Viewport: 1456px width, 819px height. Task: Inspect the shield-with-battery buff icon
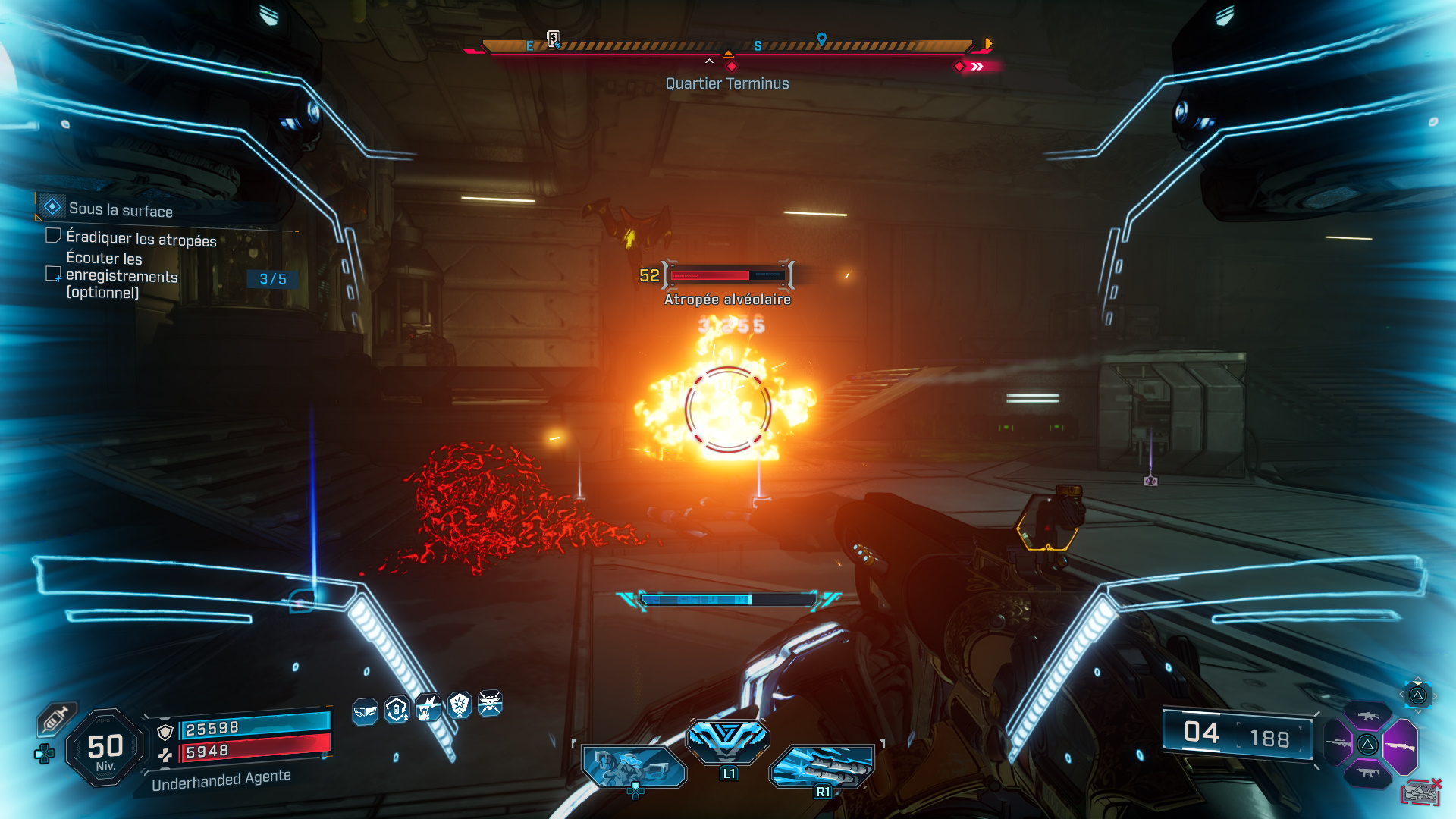click(397, 710)
